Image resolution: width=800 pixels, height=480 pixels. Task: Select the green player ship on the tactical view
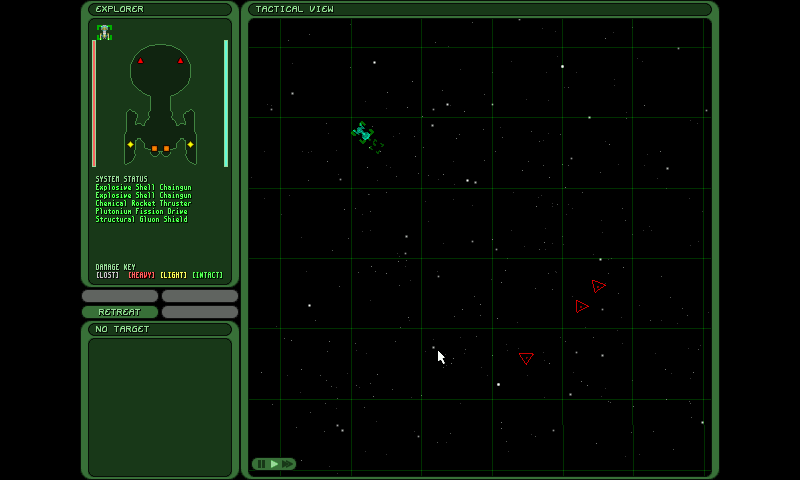363,132
